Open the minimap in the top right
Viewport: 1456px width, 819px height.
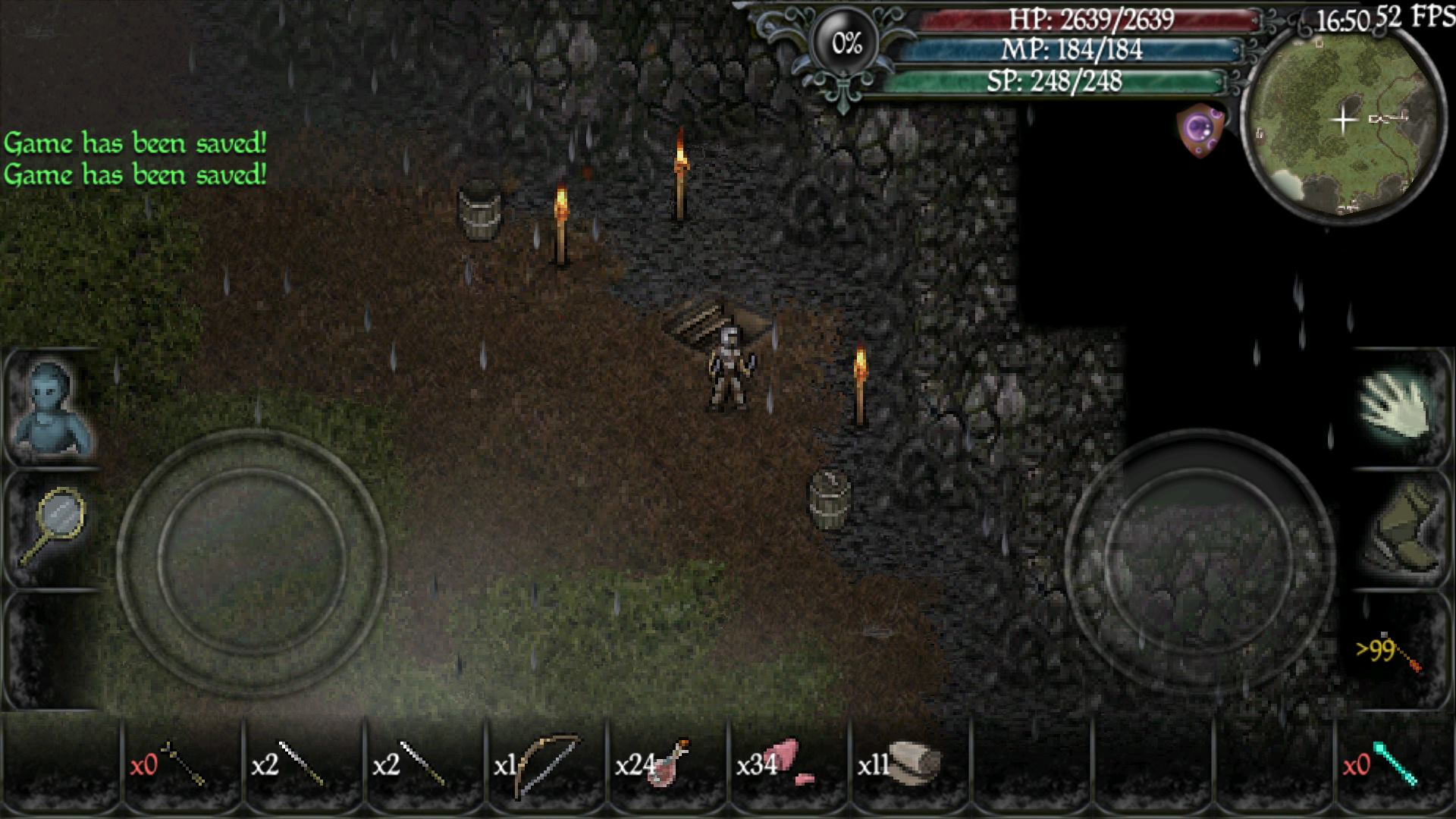point(1348,119)
